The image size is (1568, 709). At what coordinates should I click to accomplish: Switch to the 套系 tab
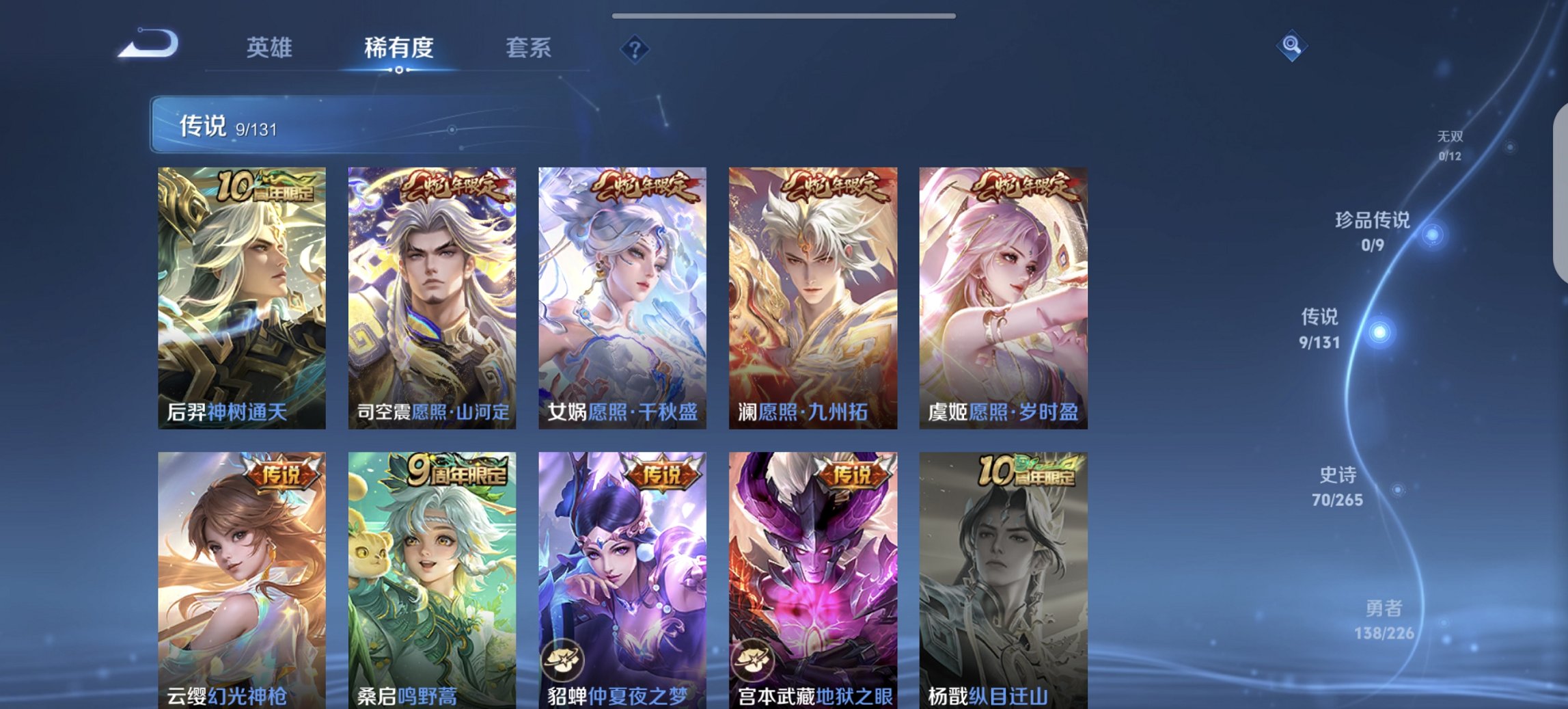click(x=529, y=48)
